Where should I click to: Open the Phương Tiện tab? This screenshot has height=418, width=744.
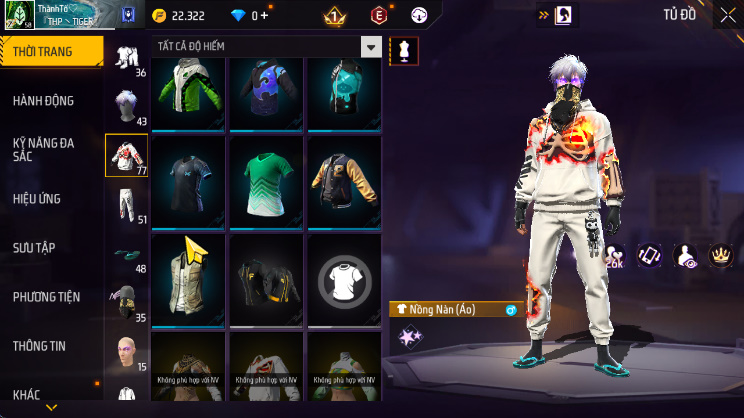(x=46, y=297)
